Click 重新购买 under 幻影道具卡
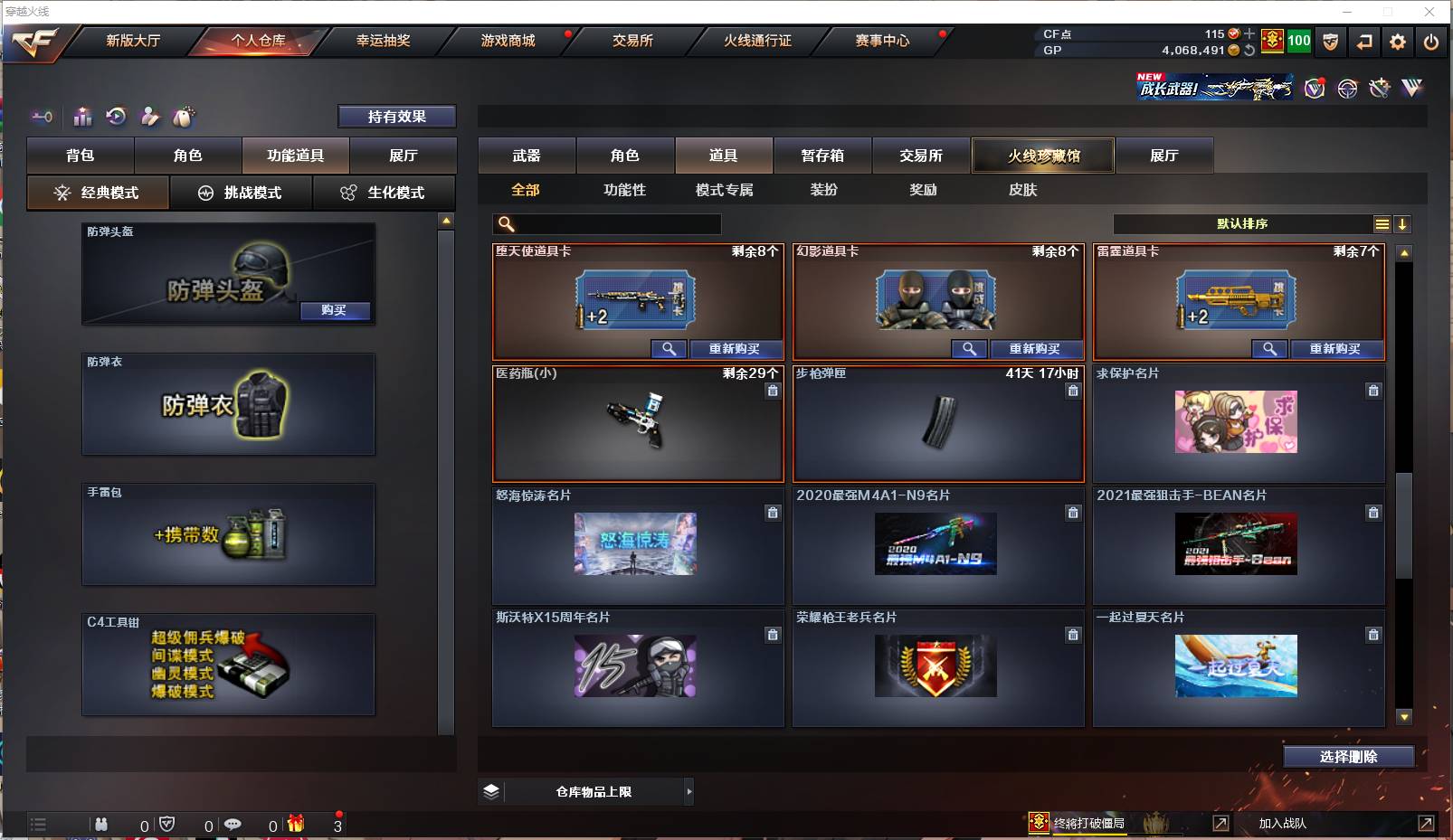This screenshot has width=1453, height=840. tap(1038, 349)
